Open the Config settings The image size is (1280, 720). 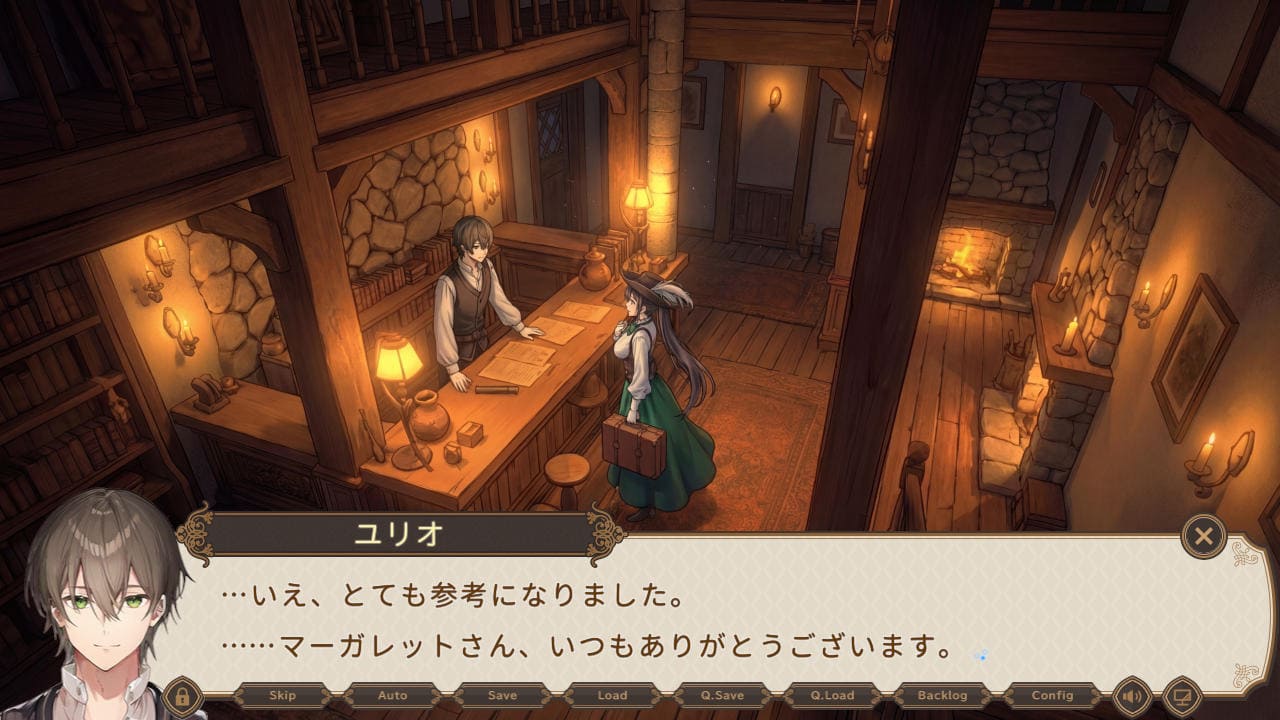pos(1052,695)
